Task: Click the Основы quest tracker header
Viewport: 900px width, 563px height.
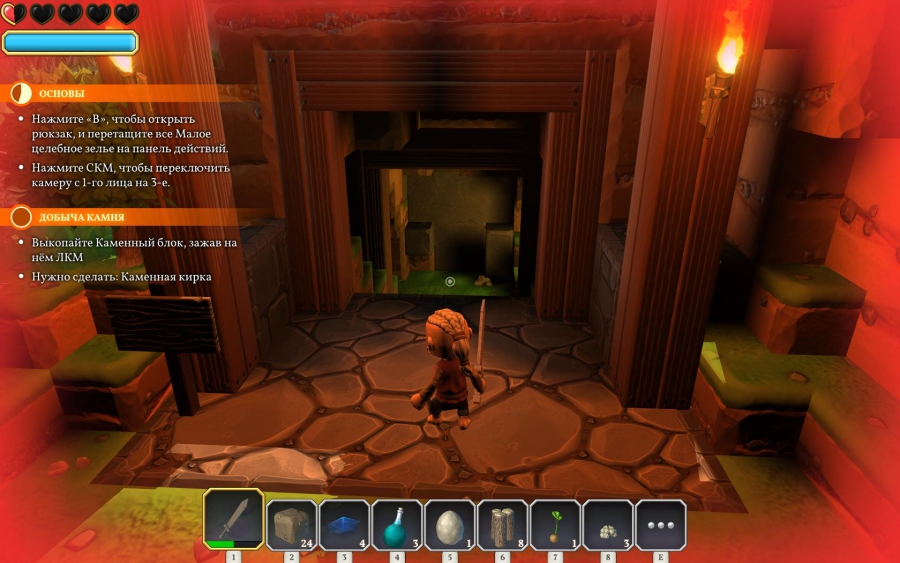Action: (x=63, y=93)
